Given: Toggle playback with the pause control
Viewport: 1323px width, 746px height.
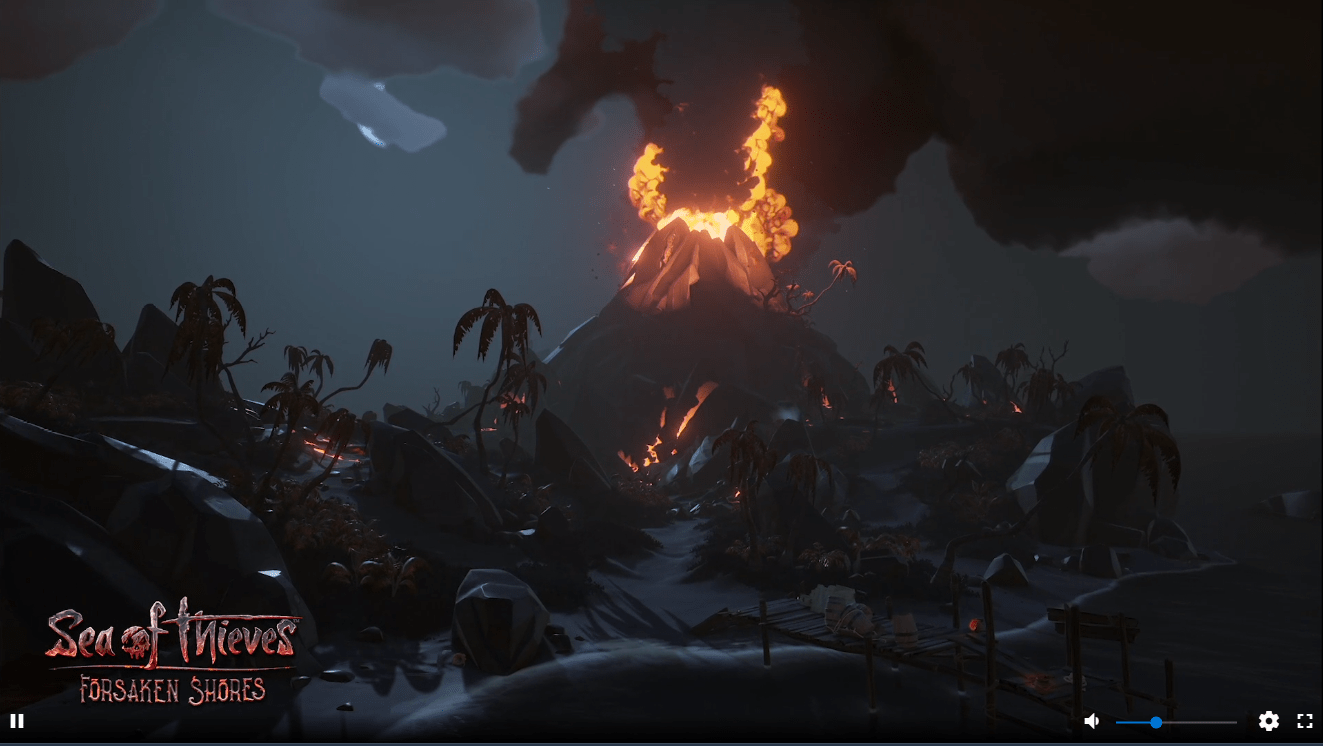Looking at the screenshot, I should (18, 720).
